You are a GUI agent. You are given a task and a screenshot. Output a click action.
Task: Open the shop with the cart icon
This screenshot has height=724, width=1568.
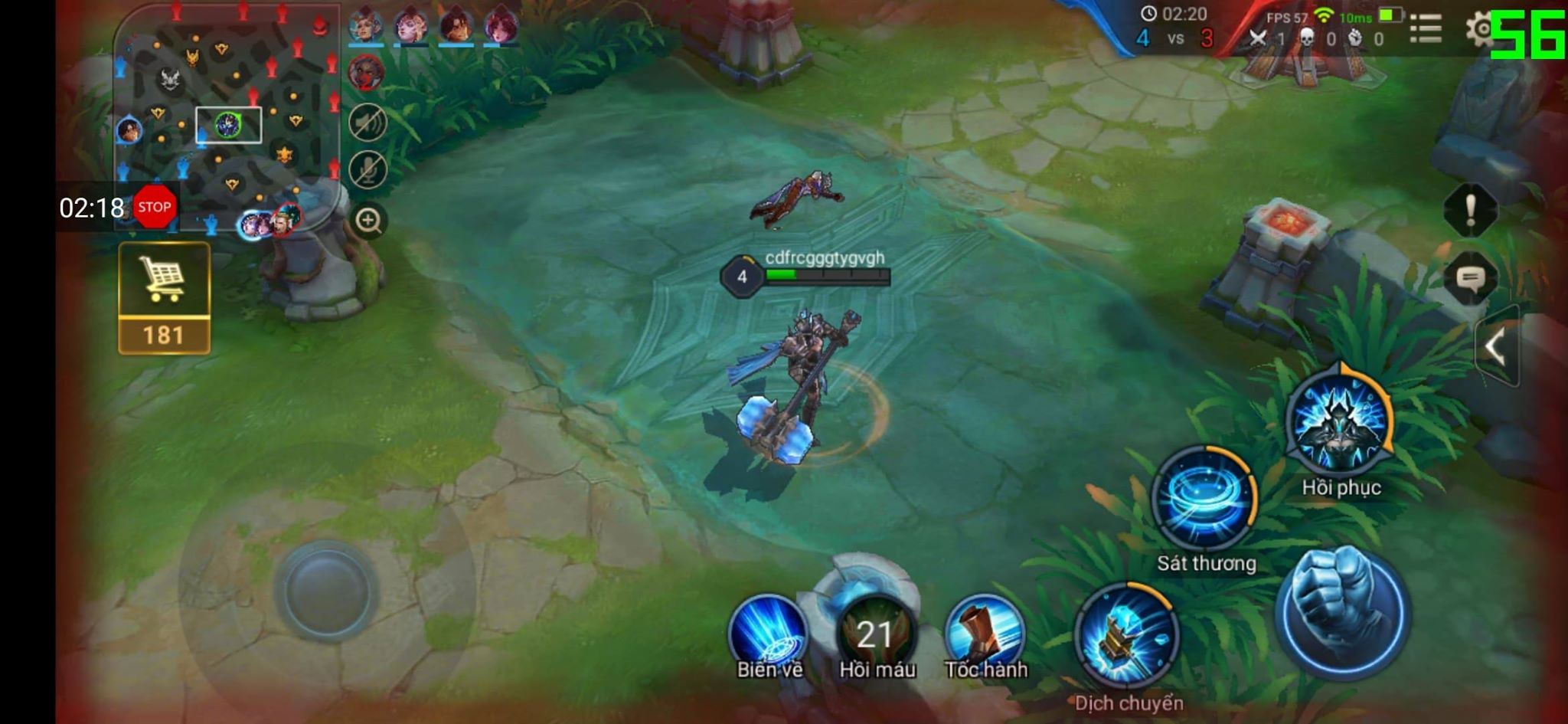tap(164, 297)
